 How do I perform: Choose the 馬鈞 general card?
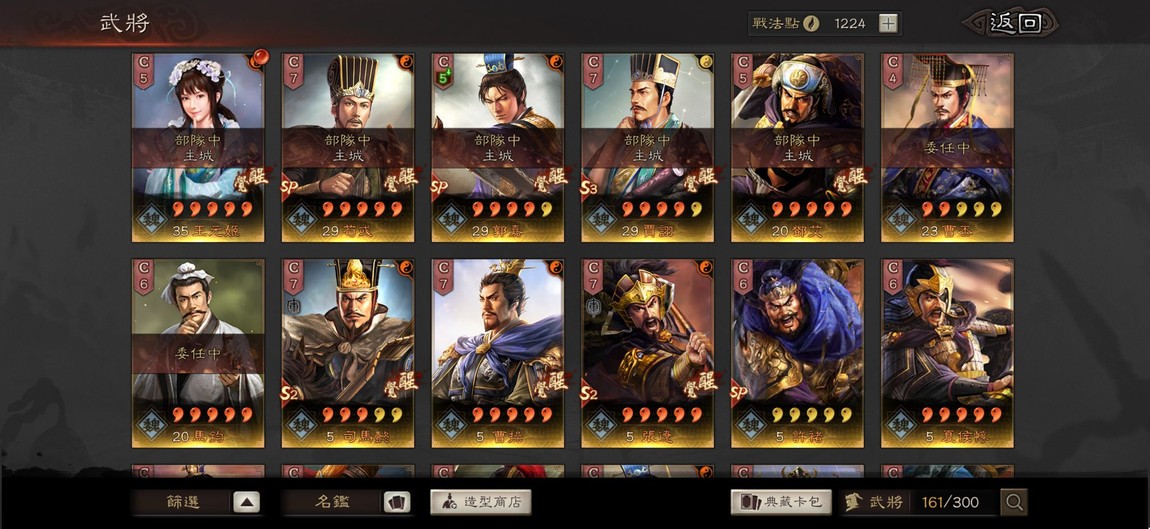(198, 352)
